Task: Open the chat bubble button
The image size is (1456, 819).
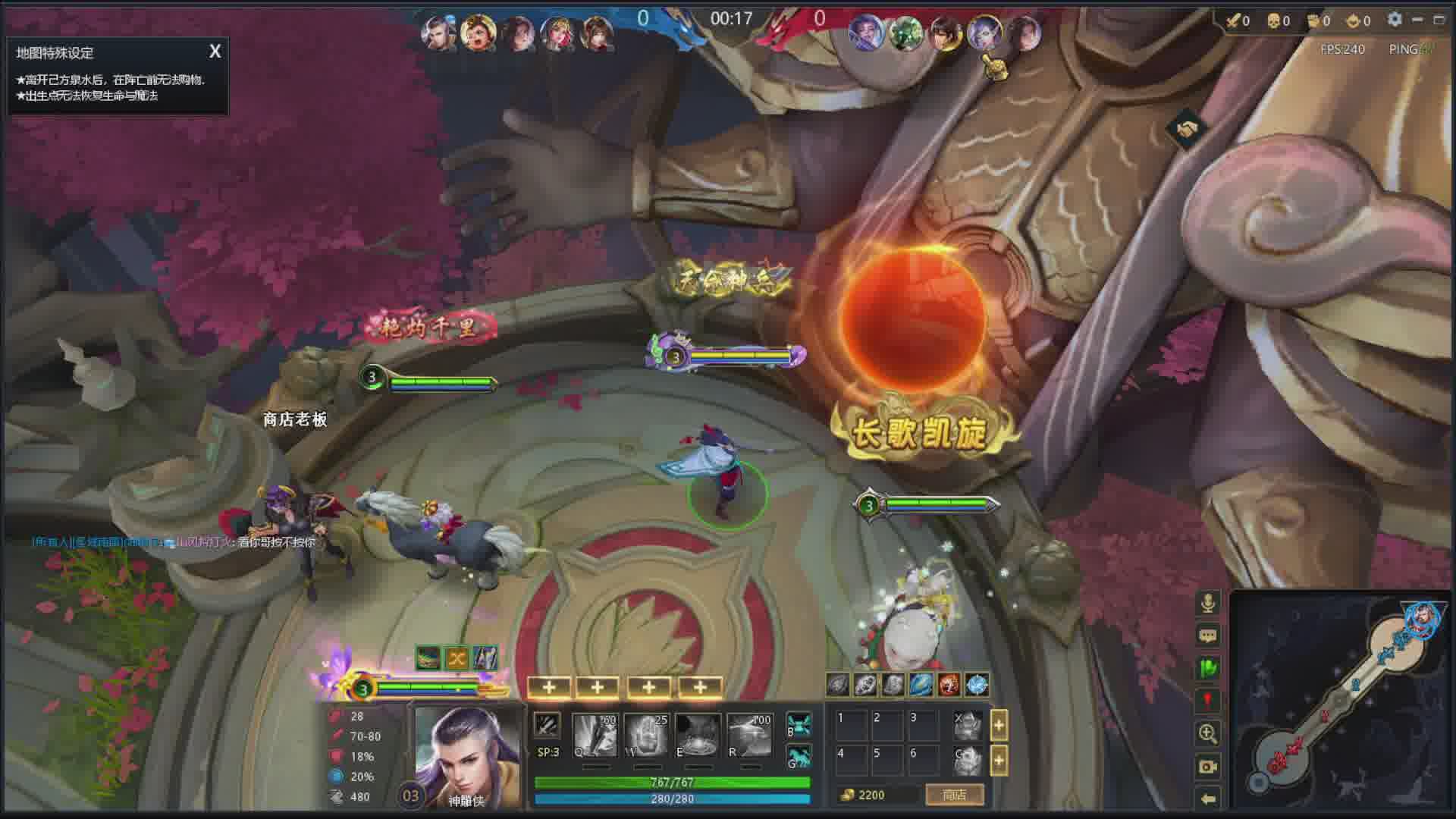Action: click(x=1208, y=635)
